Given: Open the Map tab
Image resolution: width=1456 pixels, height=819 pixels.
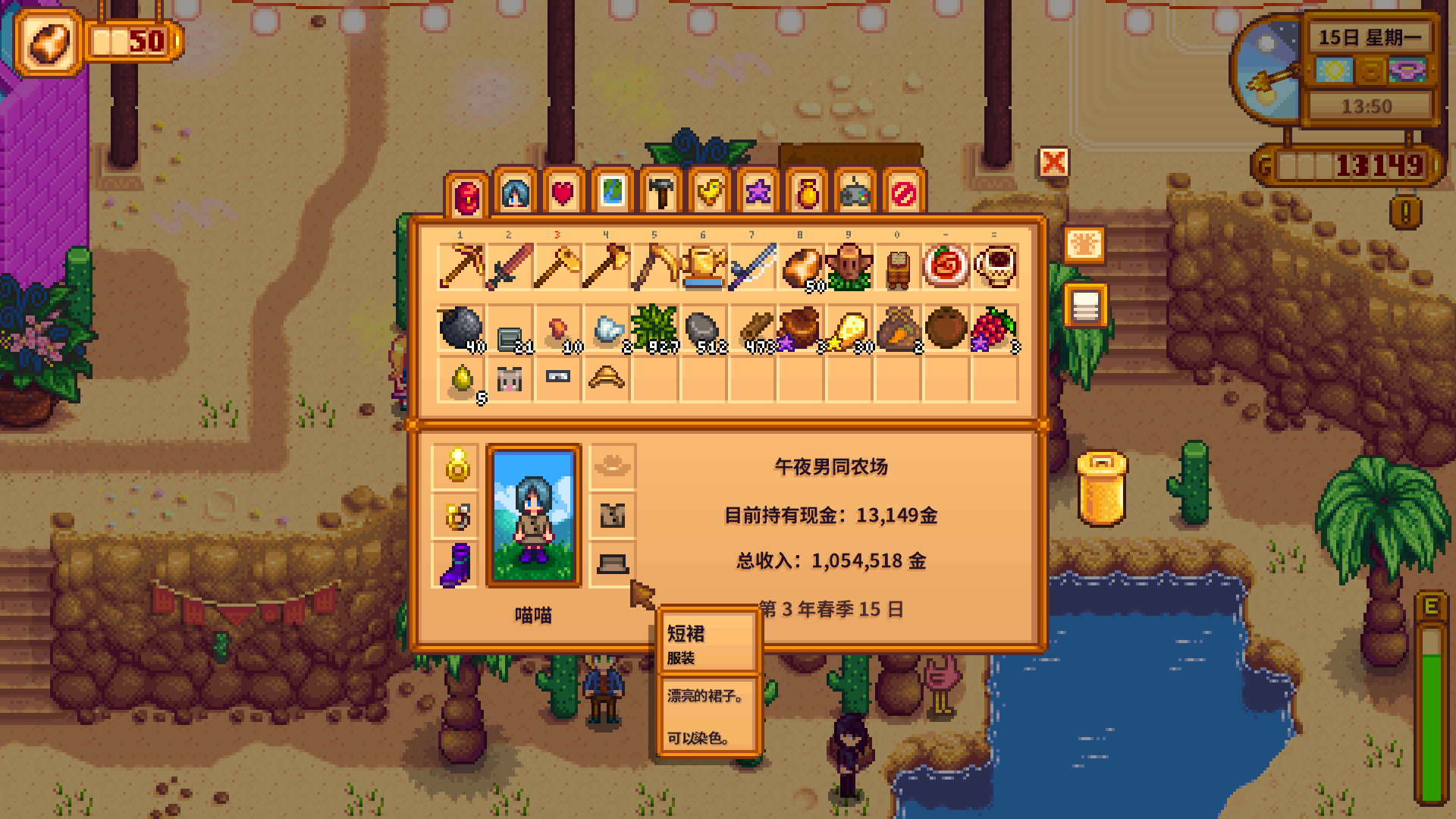Looking at the screenshot, I should [x=612, y=193].
